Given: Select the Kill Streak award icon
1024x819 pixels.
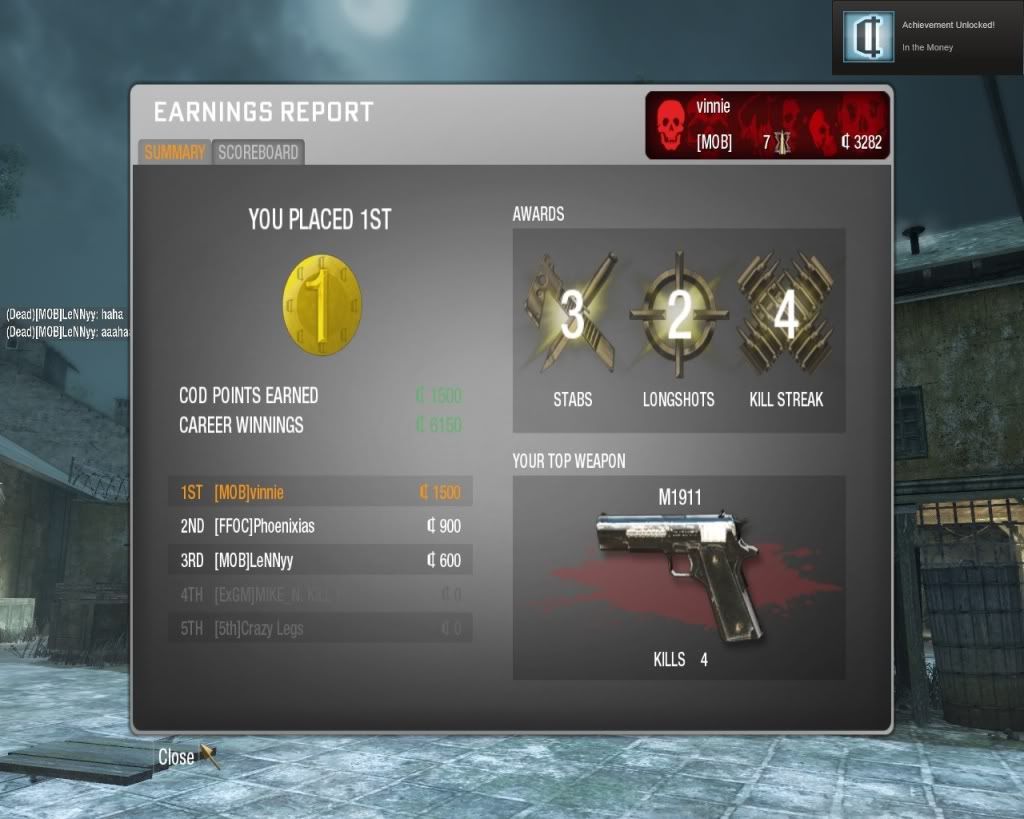Looking at the screenshot, I should point(786,315).
